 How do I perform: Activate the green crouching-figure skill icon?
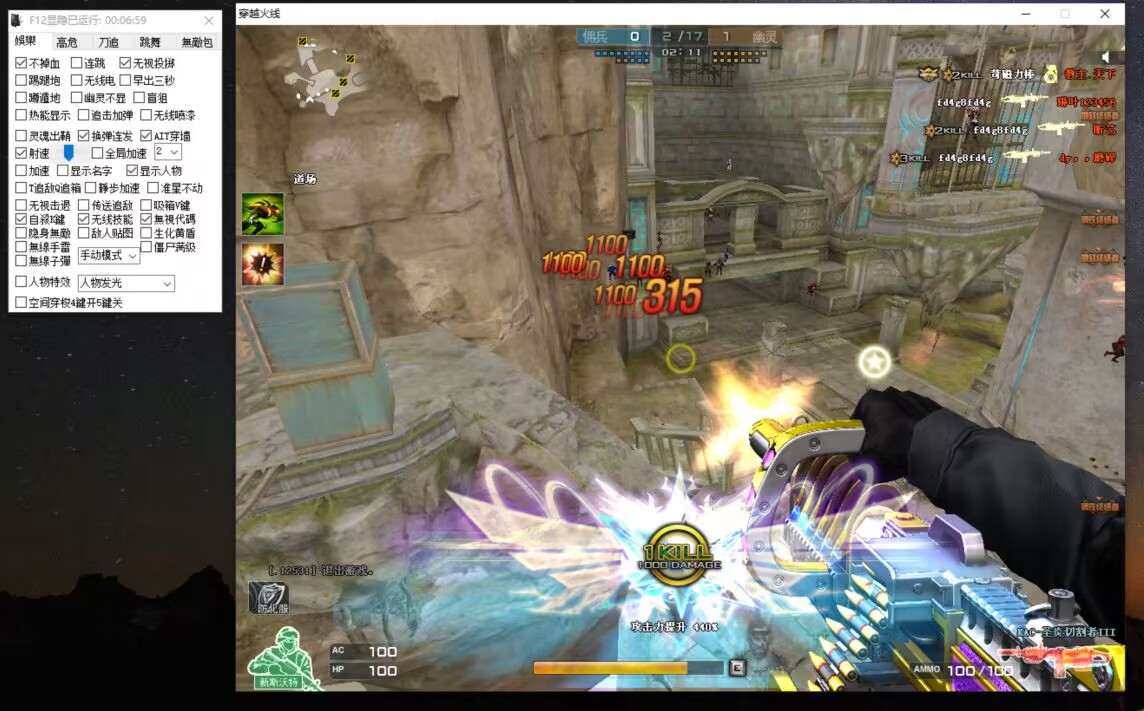262,214
